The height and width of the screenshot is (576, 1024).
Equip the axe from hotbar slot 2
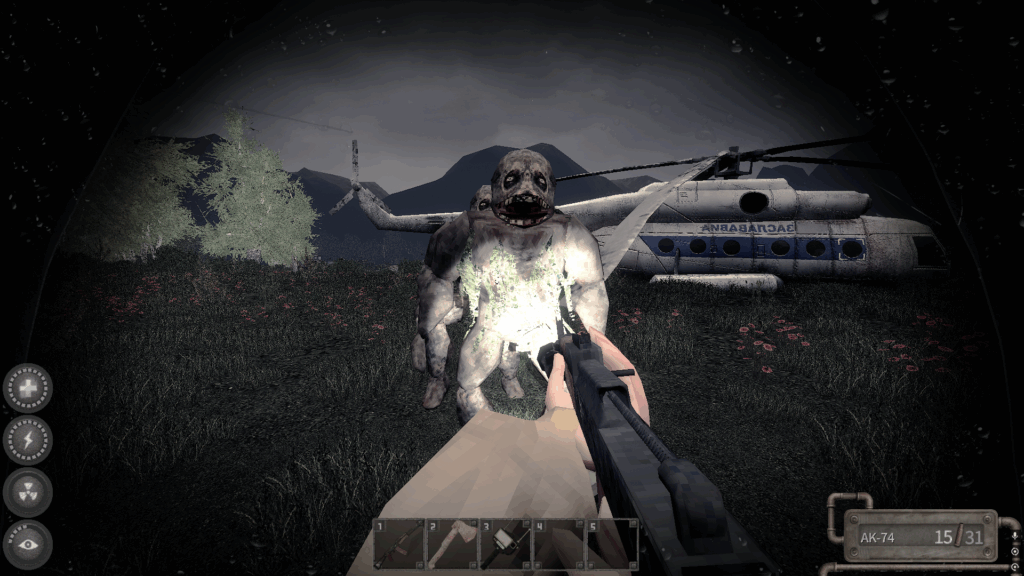(x=452, y=544)
